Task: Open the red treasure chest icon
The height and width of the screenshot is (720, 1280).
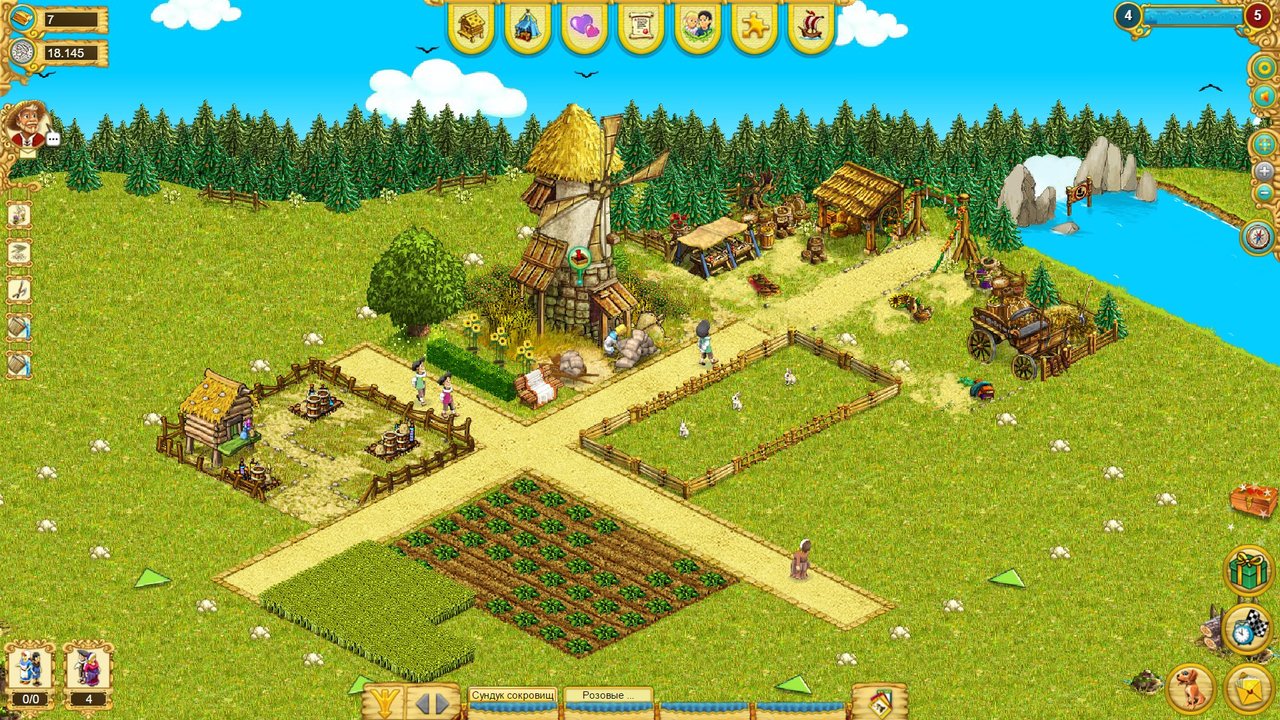Action: [x=1255, y=500]
